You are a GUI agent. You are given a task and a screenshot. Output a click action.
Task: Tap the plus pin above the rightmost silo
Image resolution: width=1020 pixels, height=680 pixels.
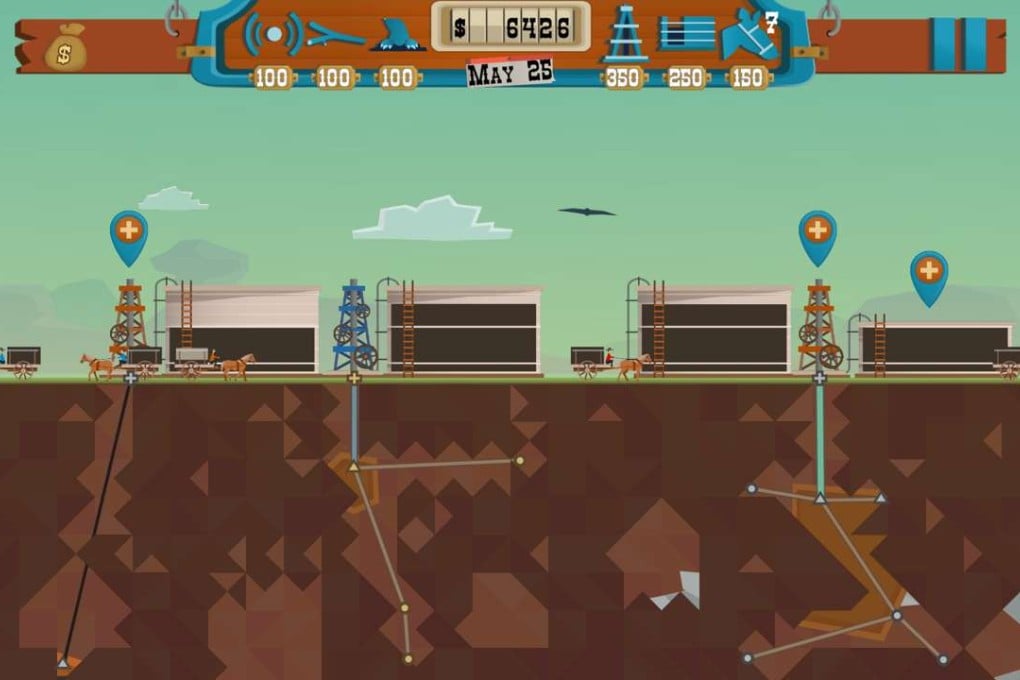[x=928, y=271]
